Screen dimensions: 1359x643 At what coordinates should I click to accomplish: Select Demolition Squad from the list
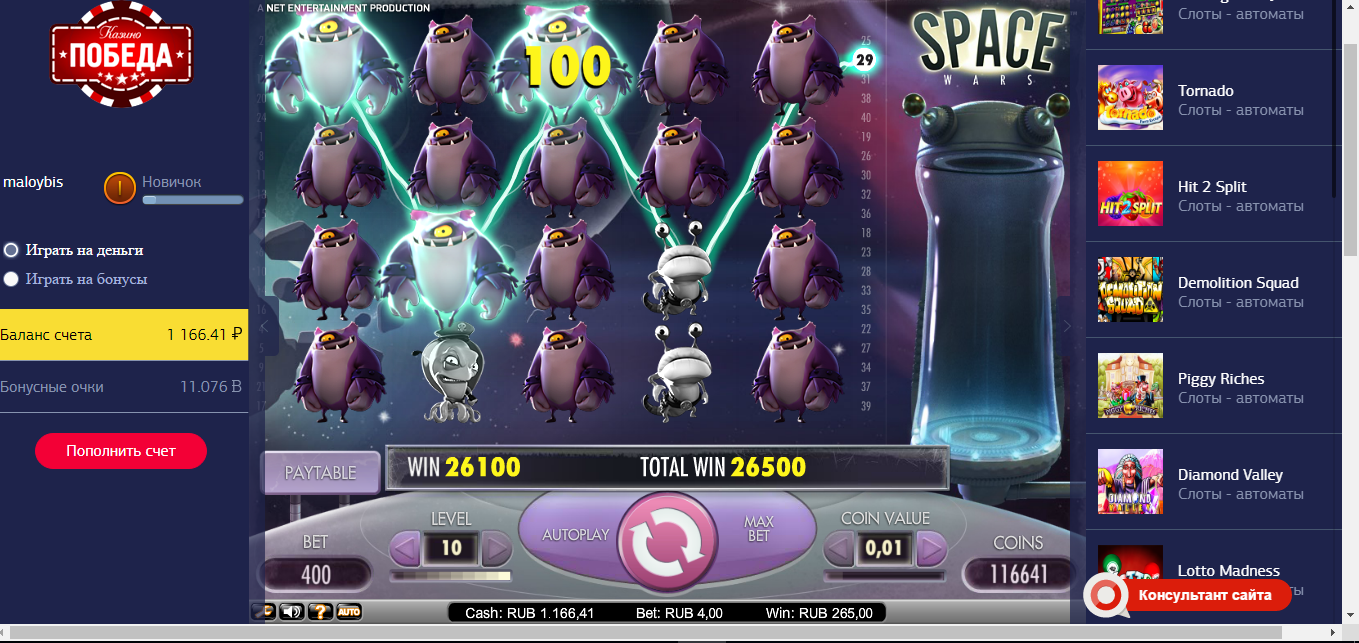pos(1237,283)
